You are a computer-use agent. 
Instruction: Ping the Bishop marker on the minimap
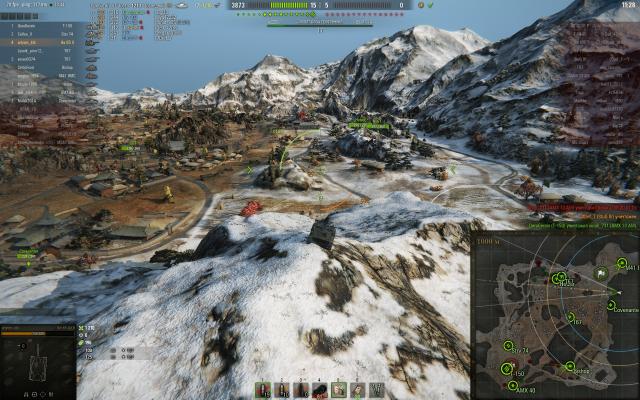pos(569,366)
